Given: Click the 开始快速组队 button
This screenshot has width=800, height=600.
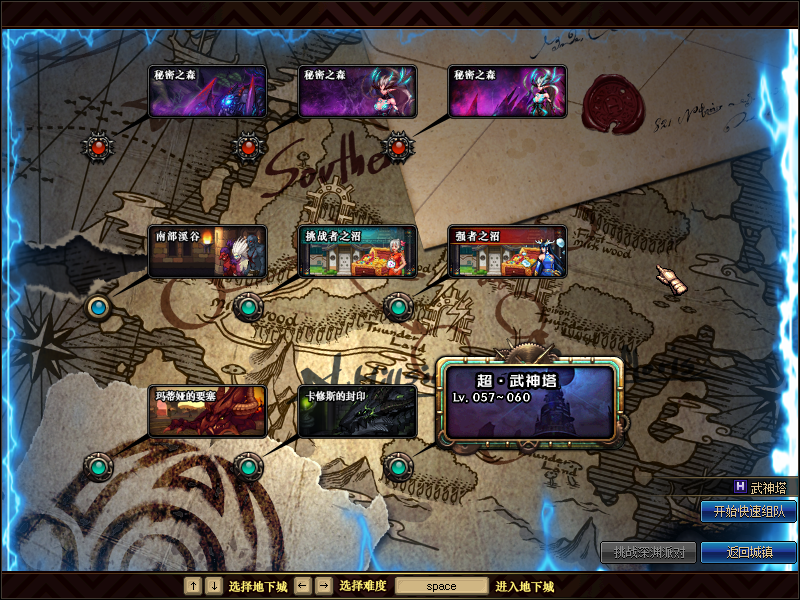Looking at the screenshot, I should tap(749, 511).
